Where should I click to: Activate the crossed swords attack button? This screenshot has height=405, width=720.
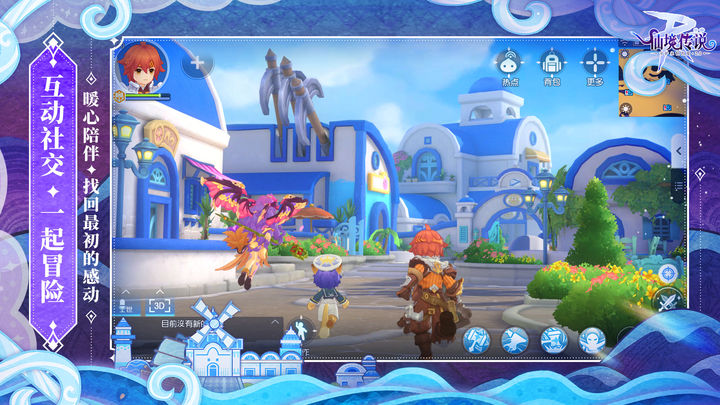click(x=666, y=300)
